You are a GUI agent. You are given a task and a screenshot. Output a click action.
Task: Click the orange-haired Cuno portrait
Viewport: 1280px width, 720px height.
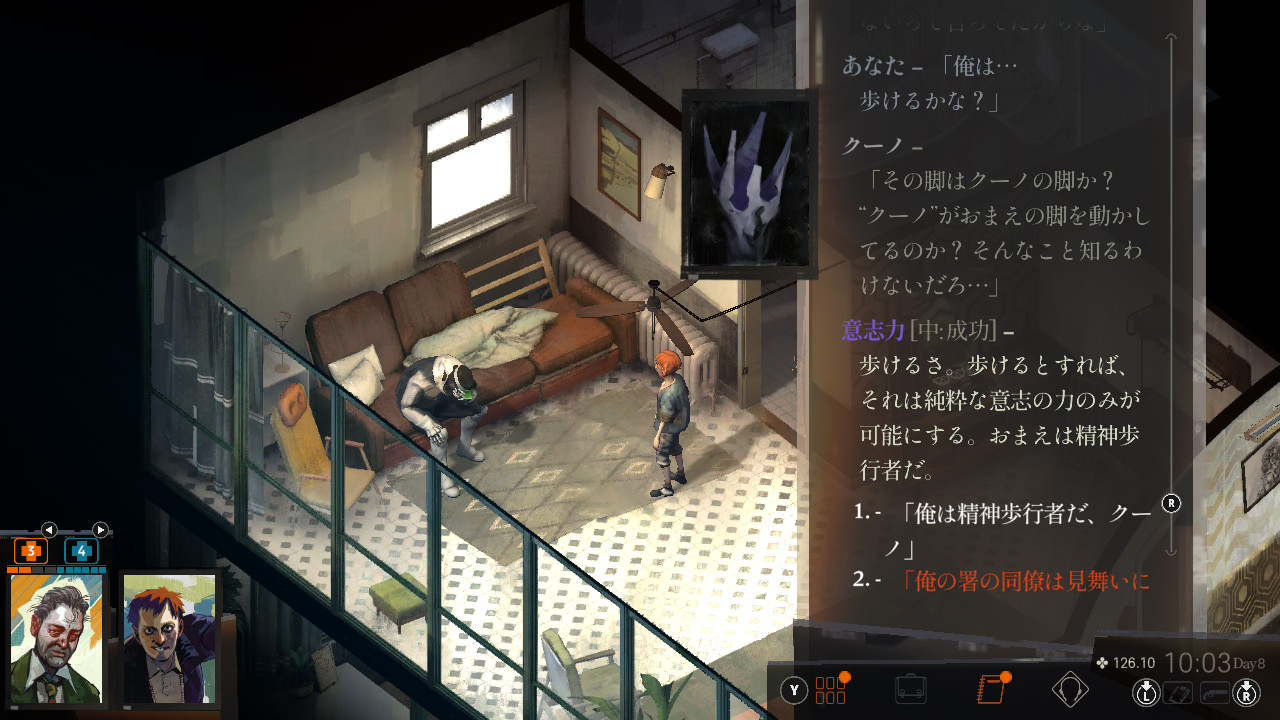(x=168, y=640)
